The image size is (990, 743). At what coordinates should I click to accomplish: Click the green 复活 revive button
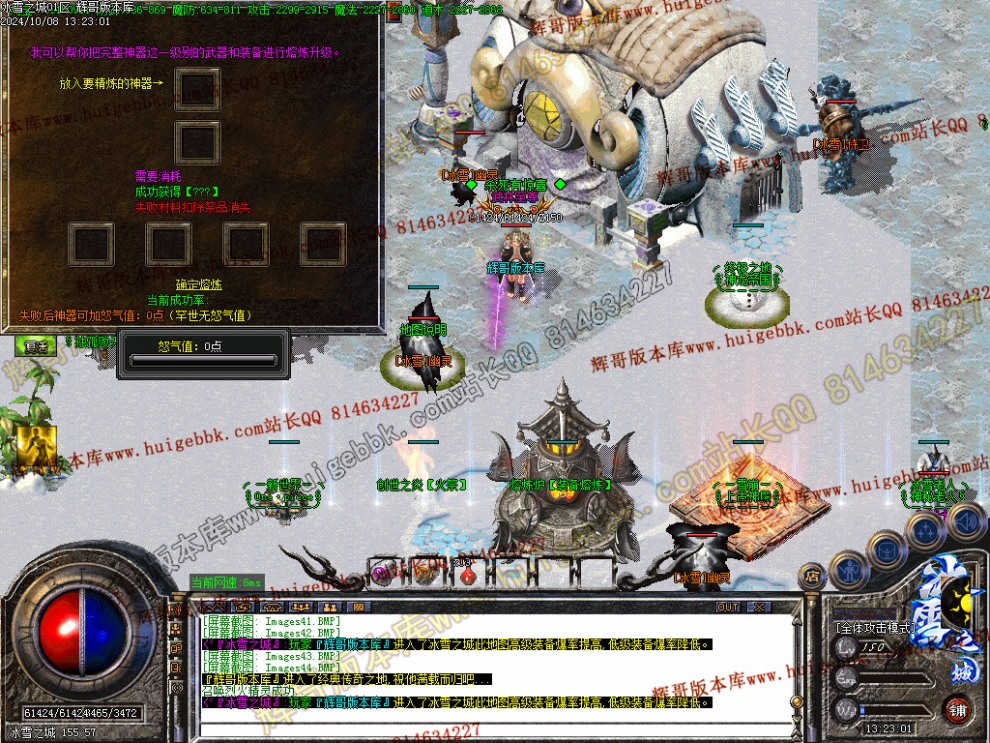pyautogui.click(x=34, y=346)
